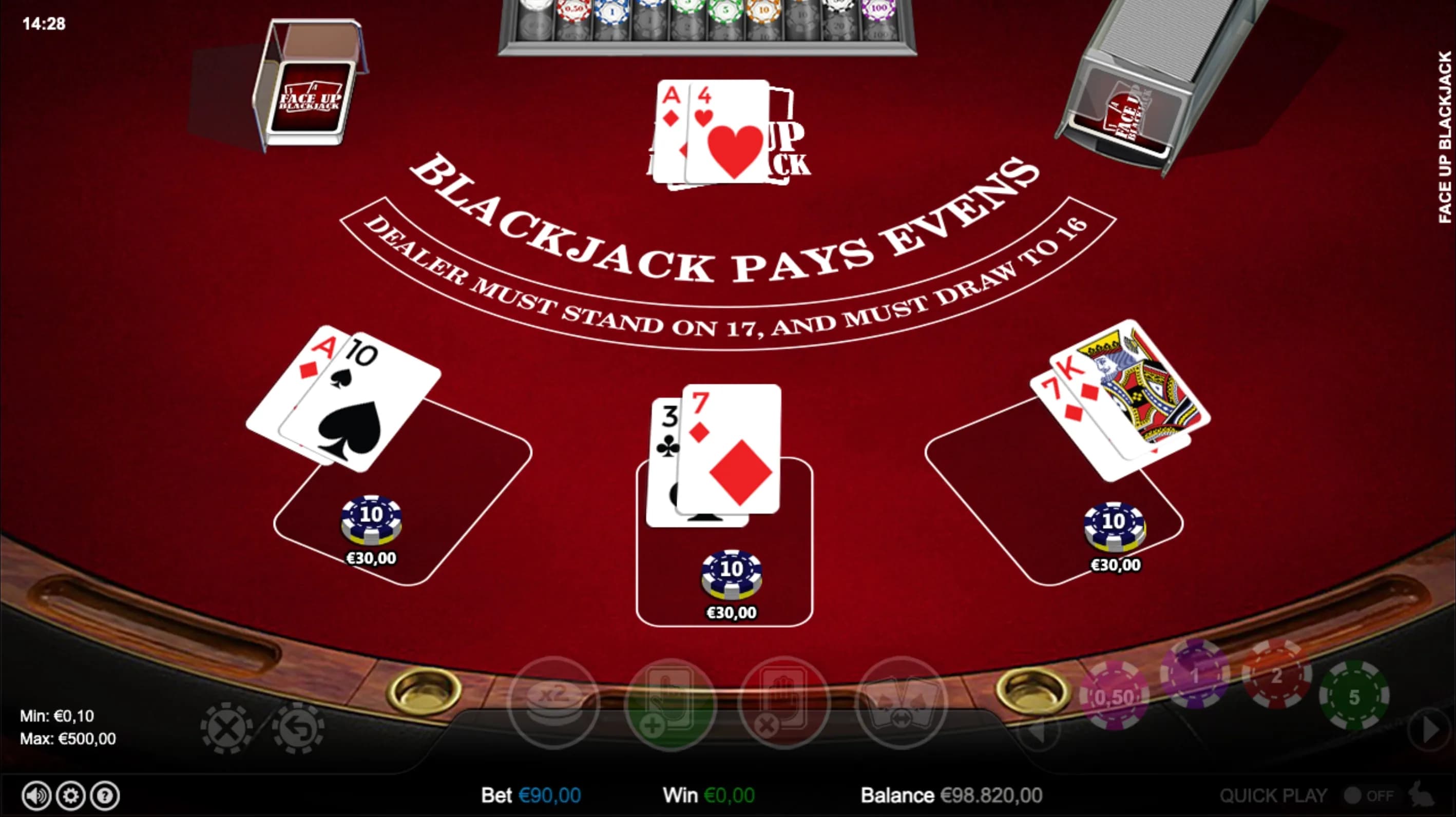
Task: Show next chips with the right arrow
Action: pyautogui.click(x=1430, y=730)
